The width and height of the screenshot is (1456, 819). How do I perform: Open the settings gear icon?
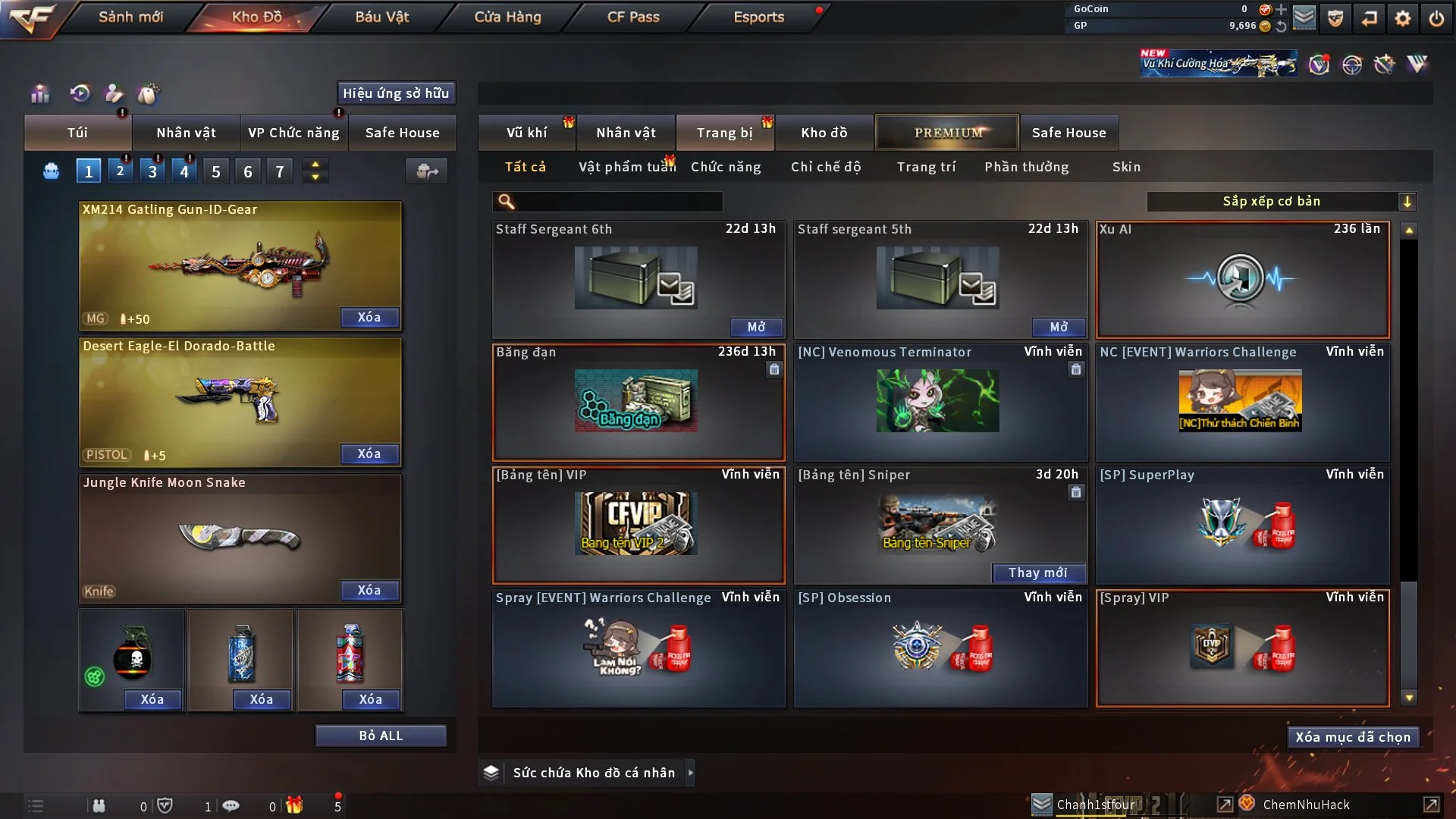pyautogui.click(x=1402, y=18)
